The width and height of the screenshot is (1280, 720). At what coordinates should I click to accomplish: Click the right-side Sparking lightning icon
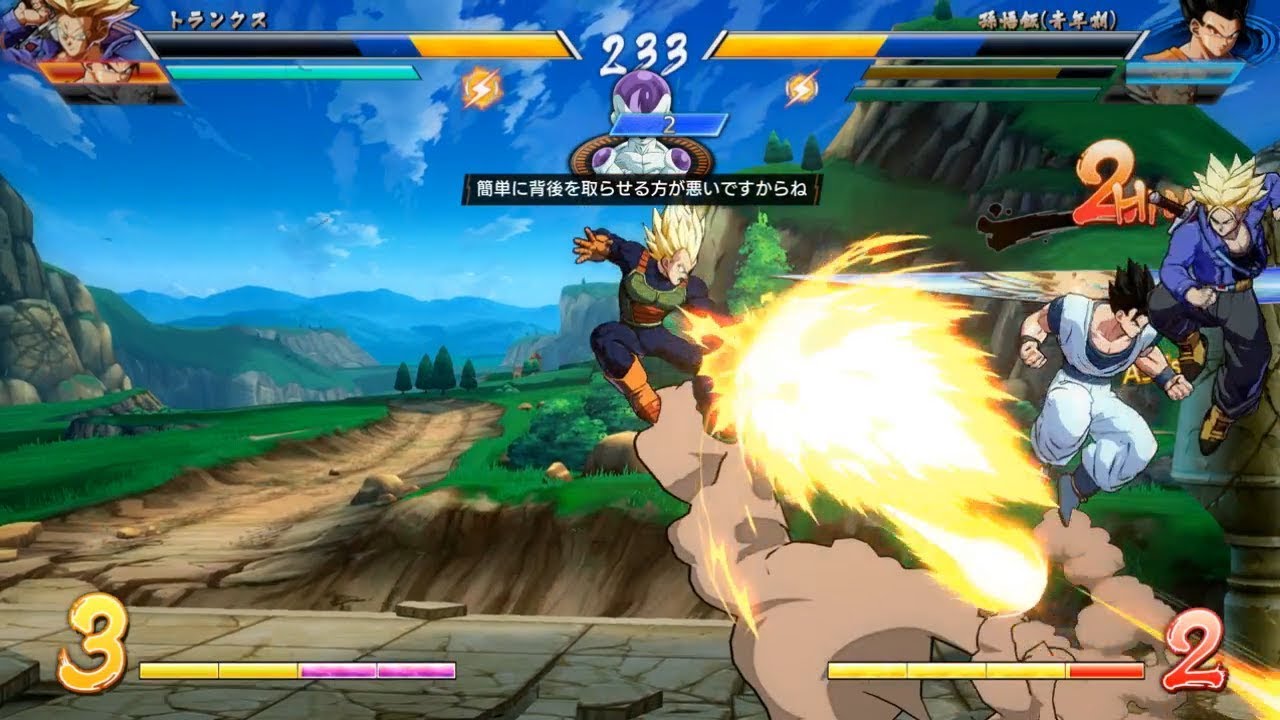pyautogui.click(x=802, y=88)
